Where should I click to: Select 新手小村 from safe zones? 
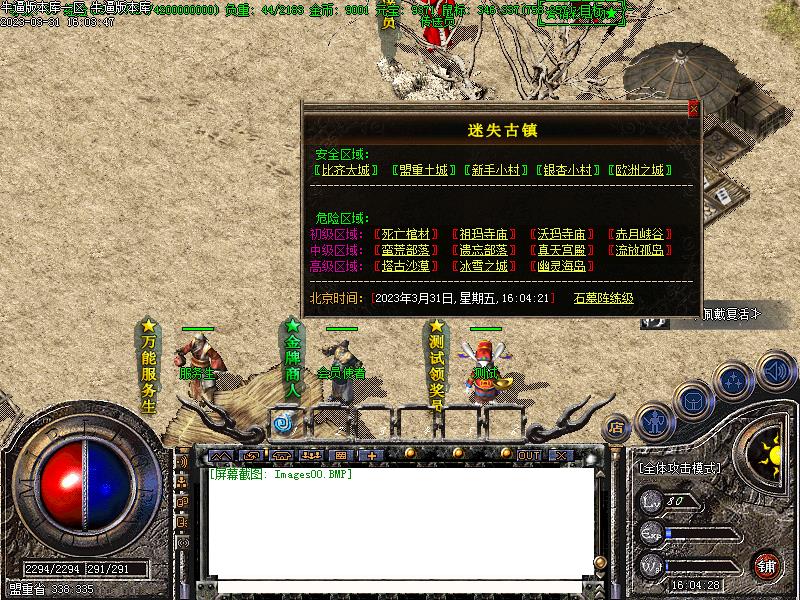(495, 170)
